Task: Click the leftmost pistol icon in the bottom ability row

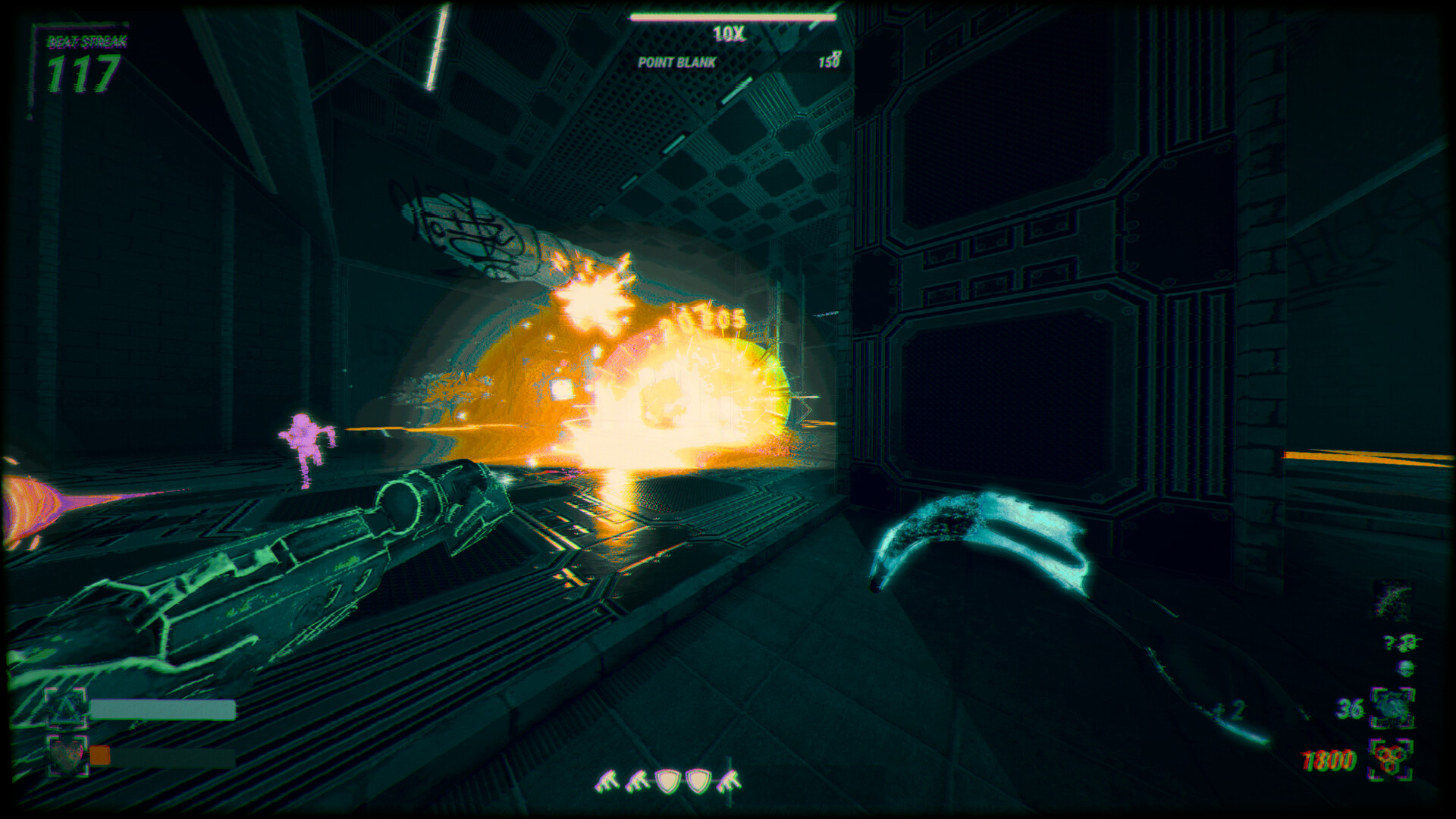Action: 606,780
